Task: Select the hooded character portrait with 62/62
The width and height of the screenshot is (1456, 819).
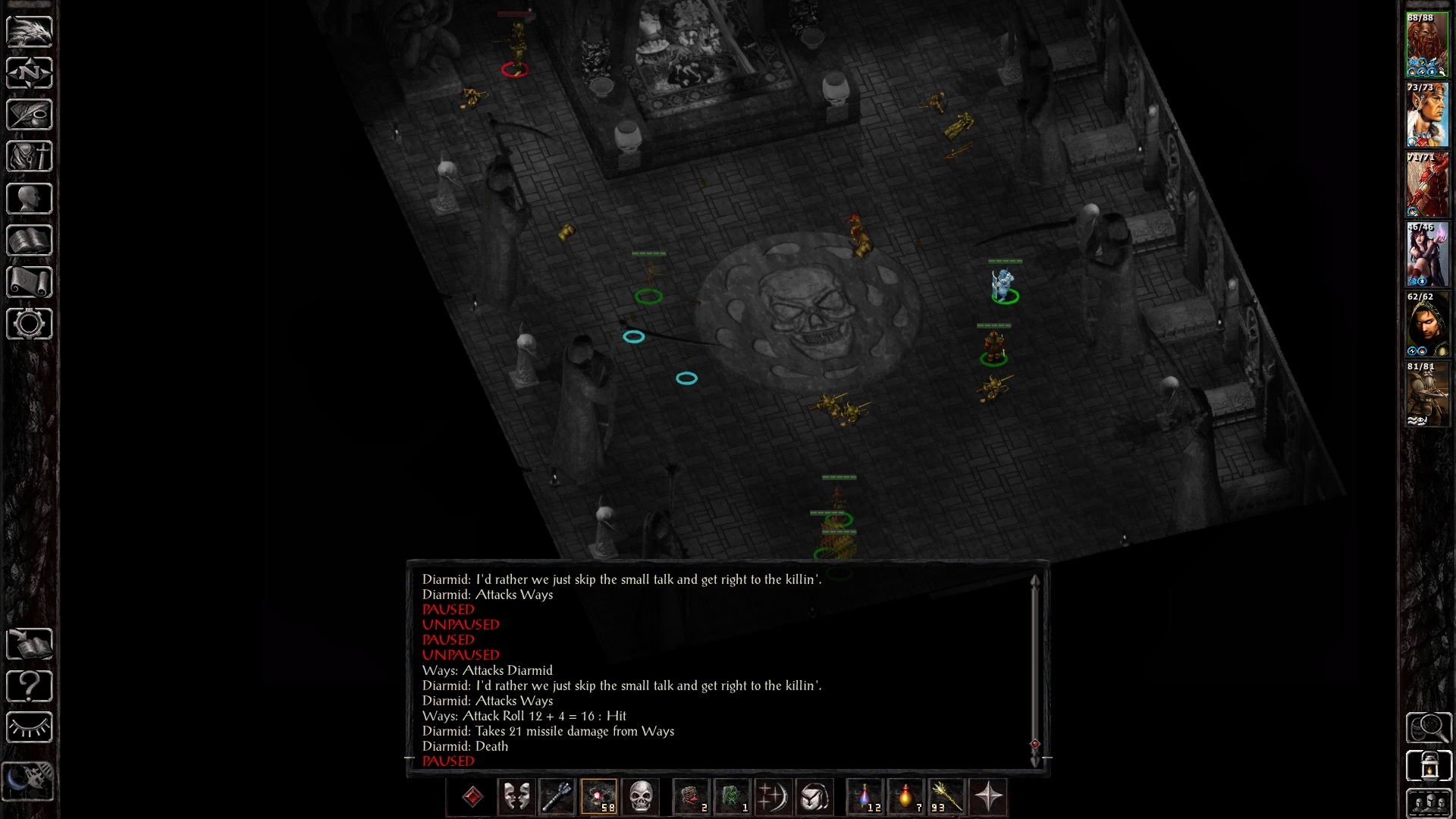Action: click(1426, 324)
